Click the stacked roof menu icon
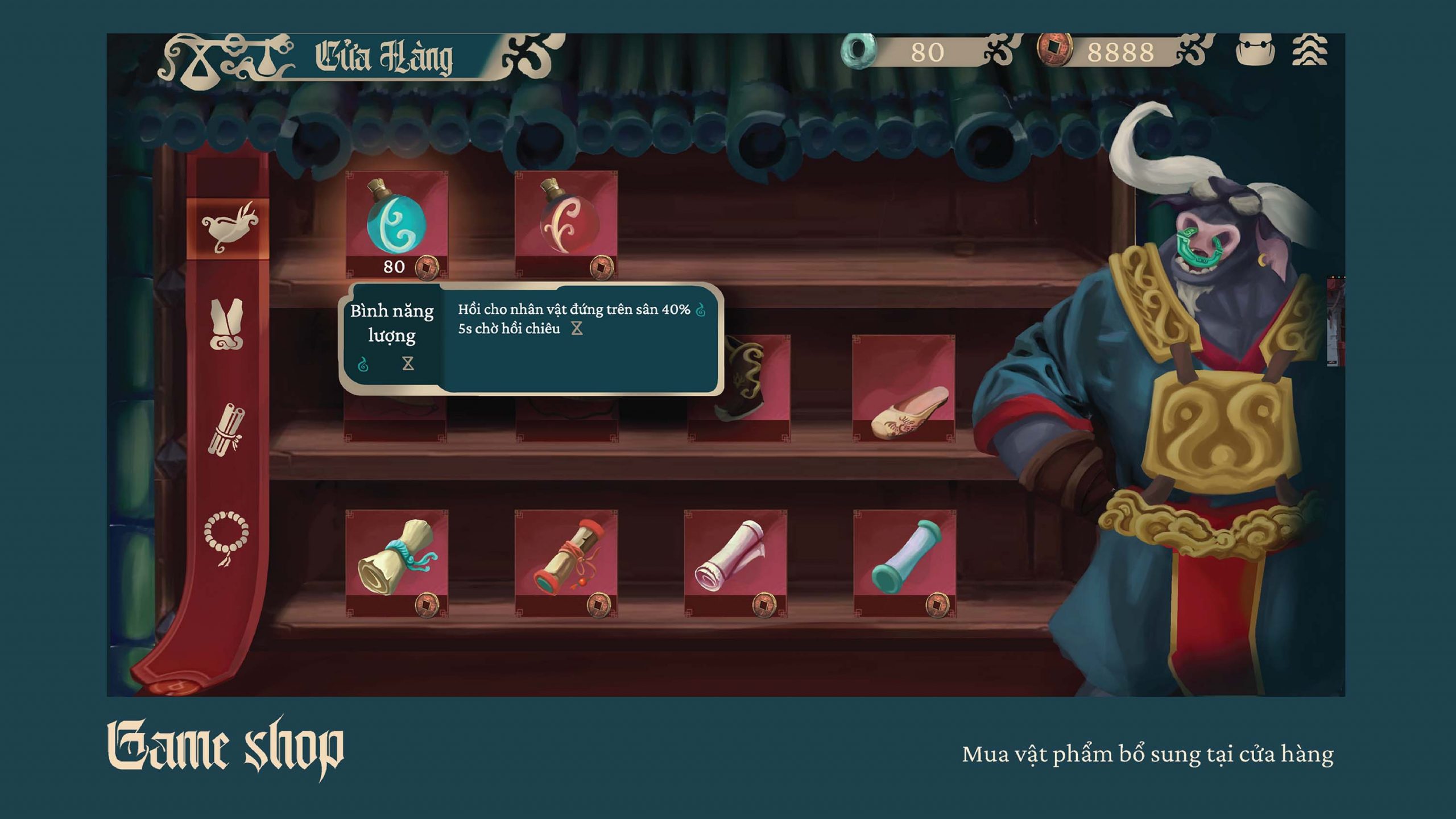 1309,51
